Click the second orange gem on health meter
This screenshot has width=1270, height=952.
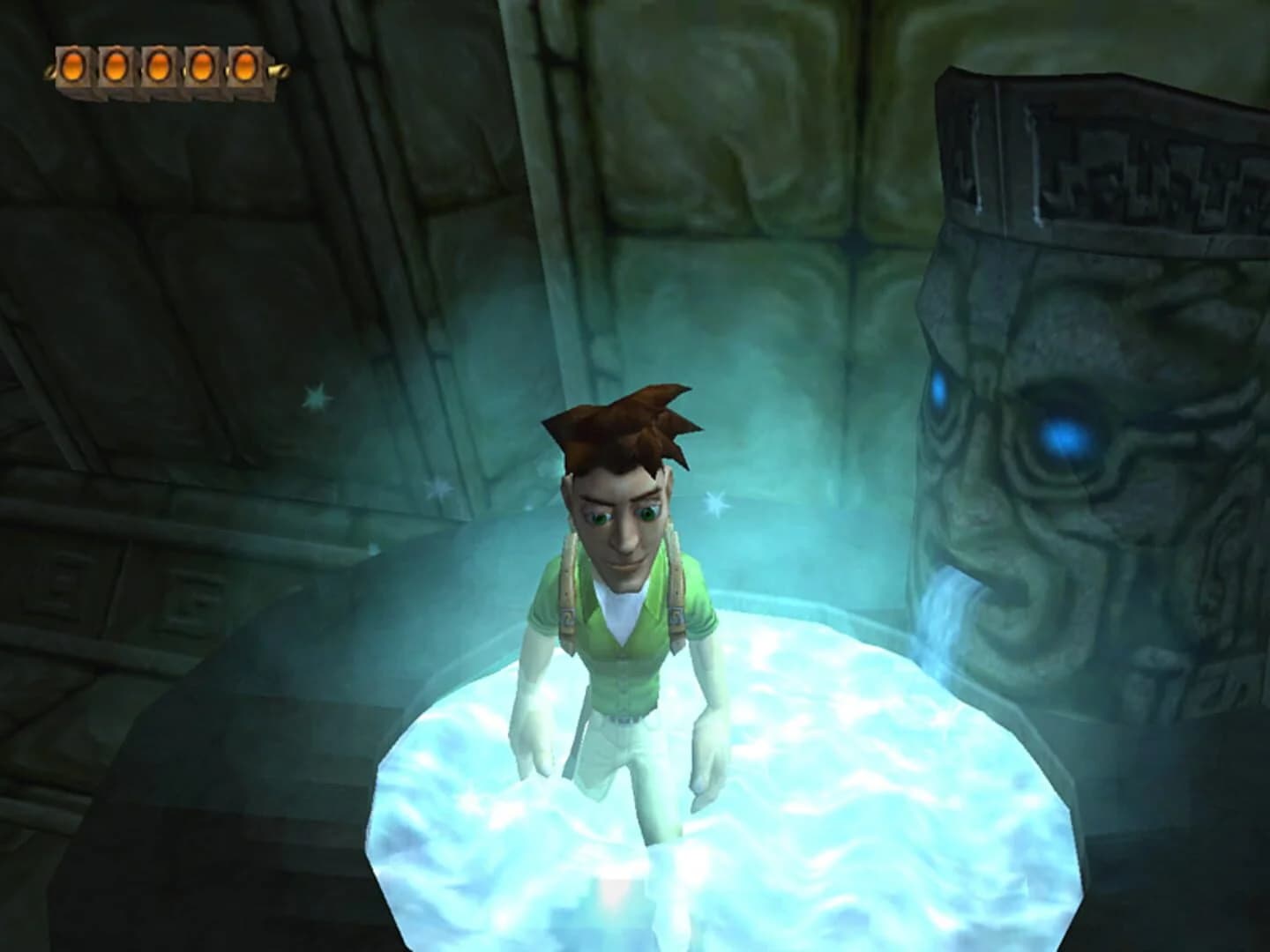pos(117,63)
